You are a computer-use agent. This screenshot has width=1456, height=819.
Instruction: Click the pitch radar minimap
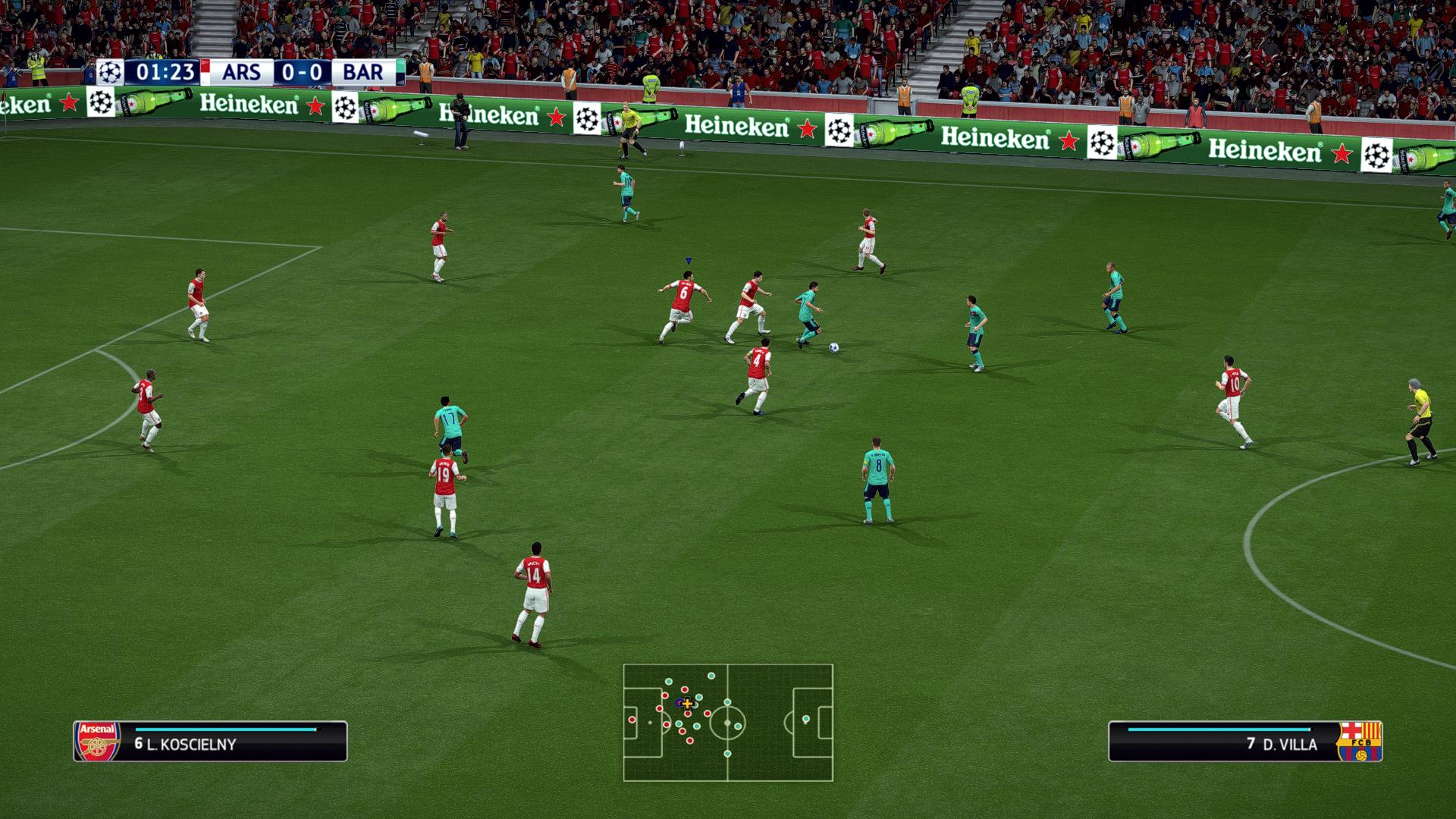(x=728, y=723)
